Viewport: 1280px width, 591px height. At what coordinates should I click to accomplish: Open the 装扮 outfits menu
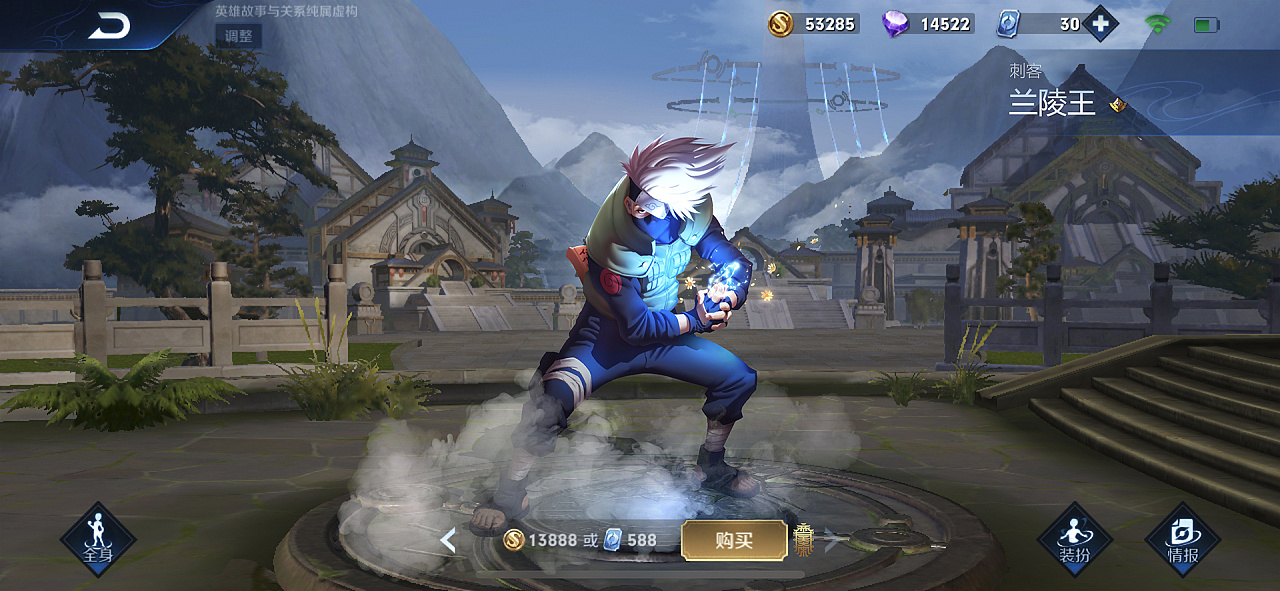click(1075, 539)
